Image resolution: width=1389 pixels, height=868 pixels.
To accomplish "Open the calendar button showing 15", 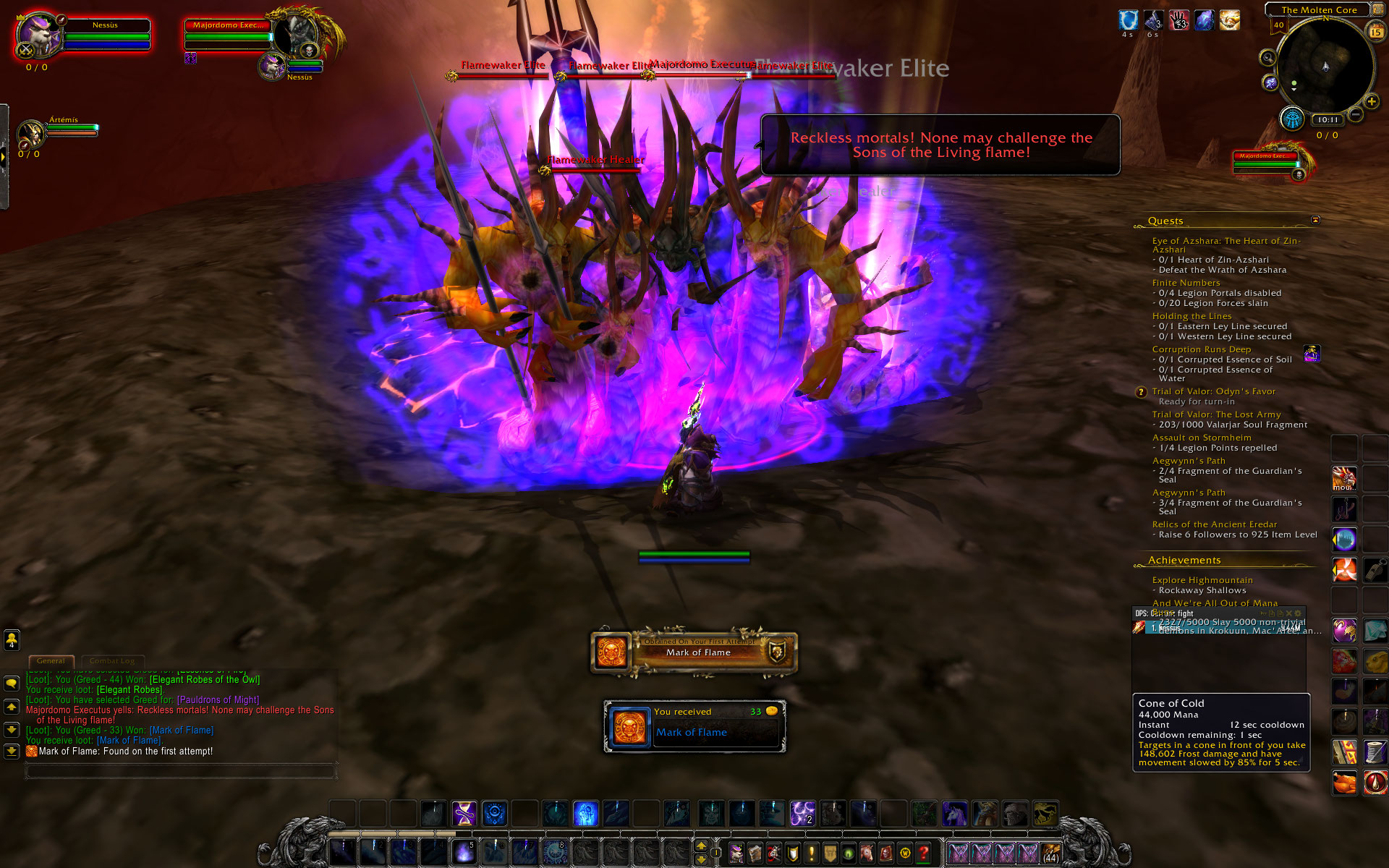I will pyautogui.click(x=1376, y=32).
